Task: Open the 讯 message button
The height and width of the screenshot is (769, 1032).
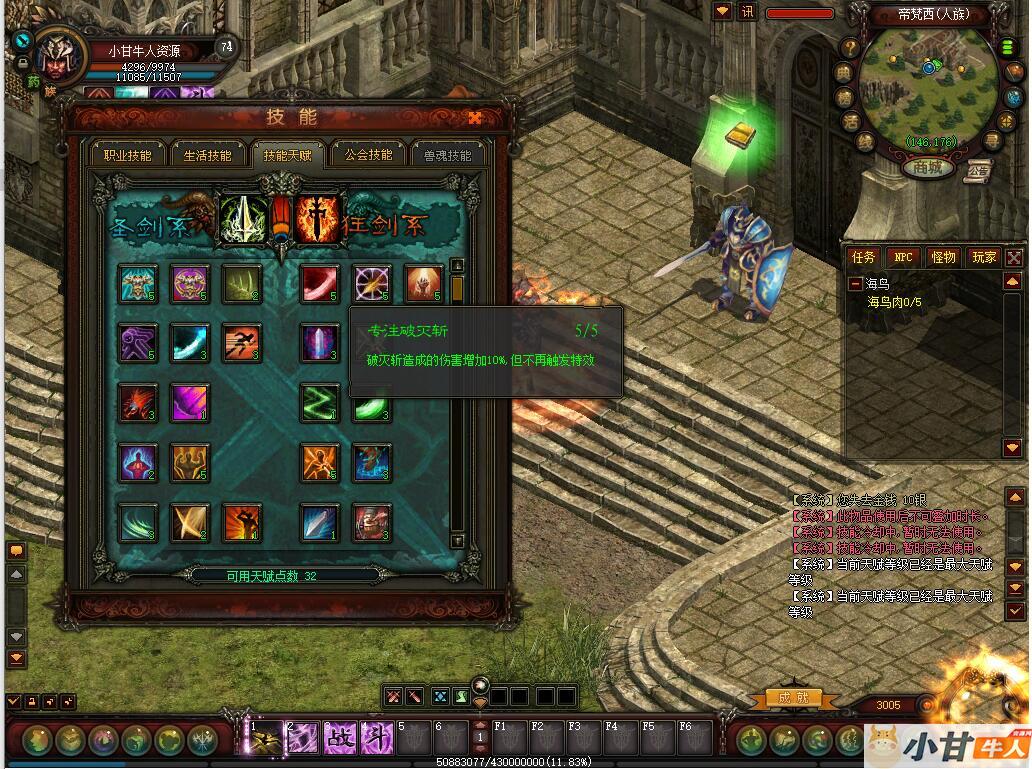Action: tap(747, 12)
